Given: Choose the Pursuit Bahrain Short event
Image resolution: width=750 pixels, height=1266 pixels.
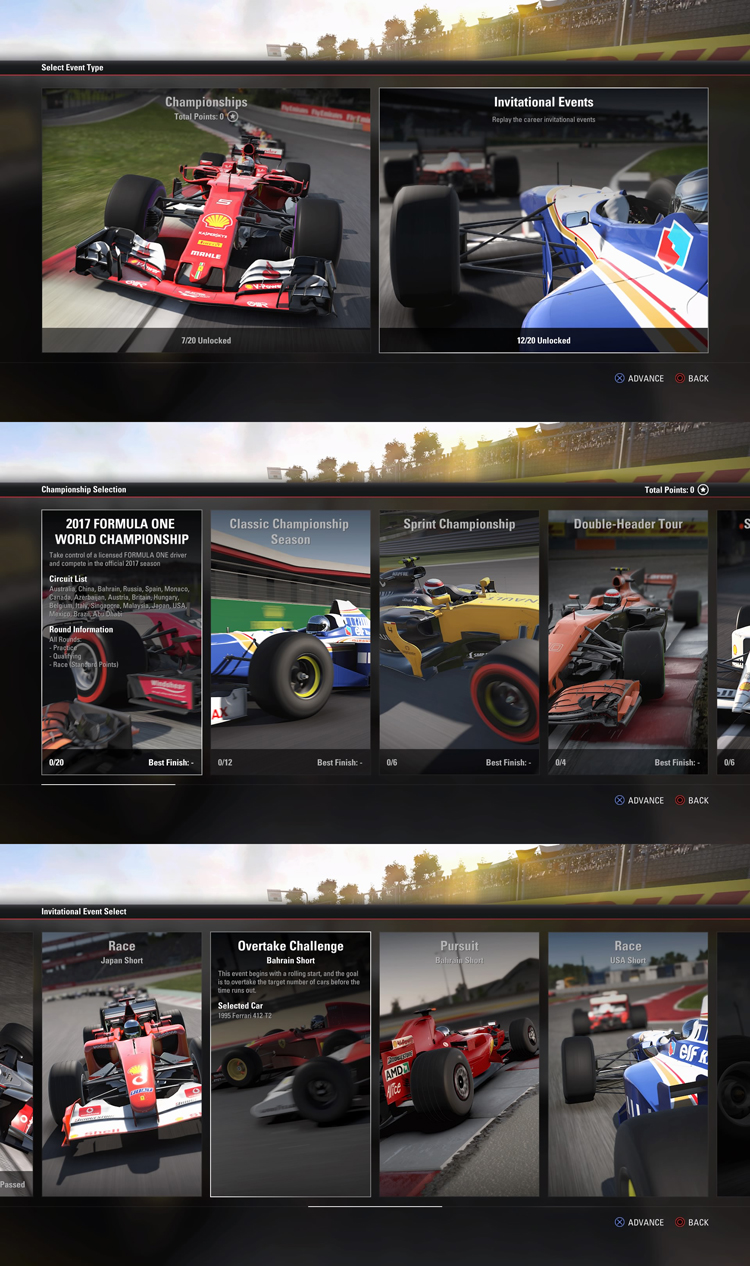Looking at the screenshot, I should pyautogui.click(x=459, y=1064).
